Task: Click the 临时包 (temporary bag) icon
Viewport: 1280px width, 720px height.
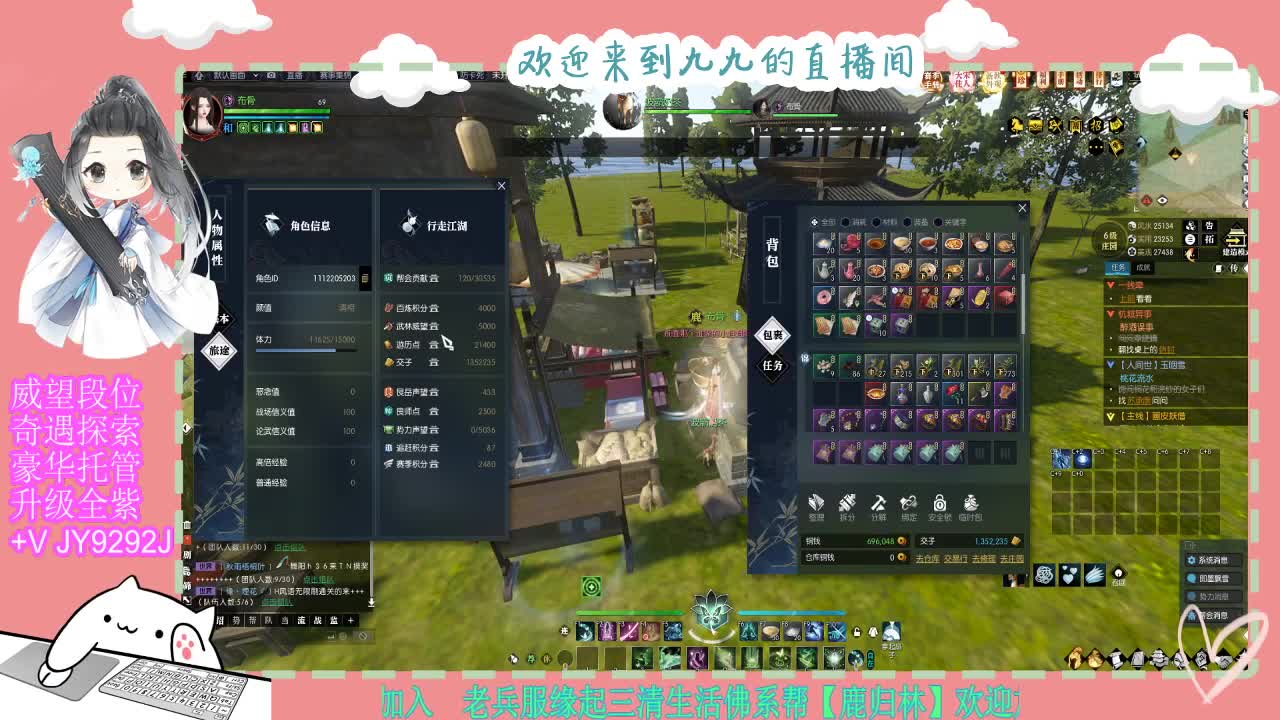Action: tap(970, 504)
